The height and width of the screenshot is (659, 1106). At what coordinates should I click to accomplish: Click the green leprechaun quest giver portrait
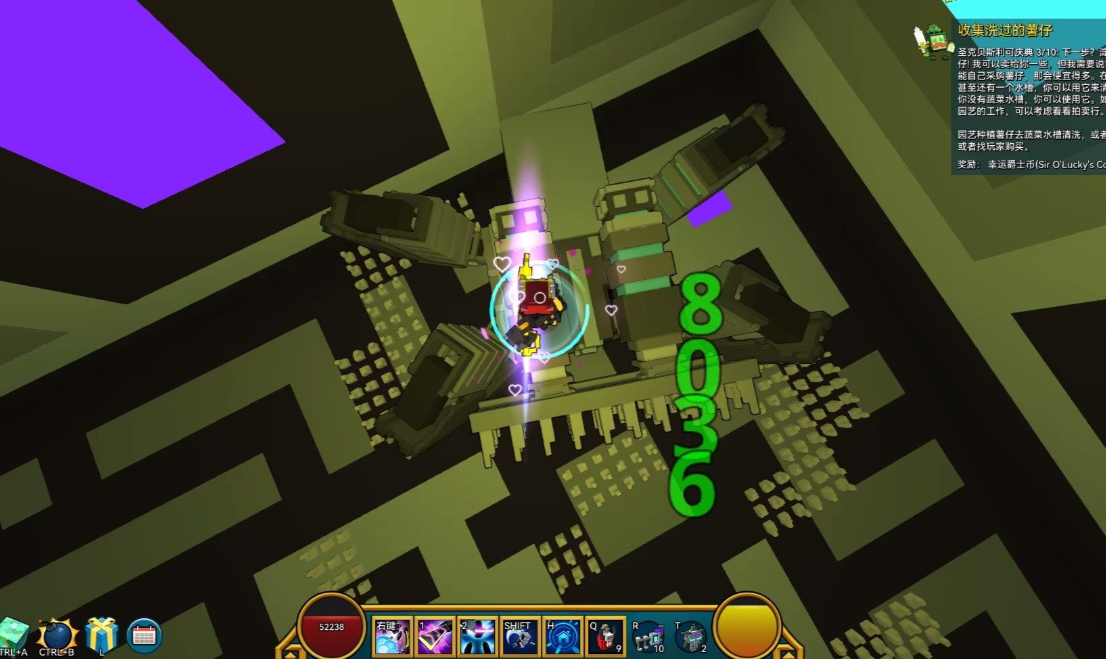pyautogui.click(x=933, y=41)
